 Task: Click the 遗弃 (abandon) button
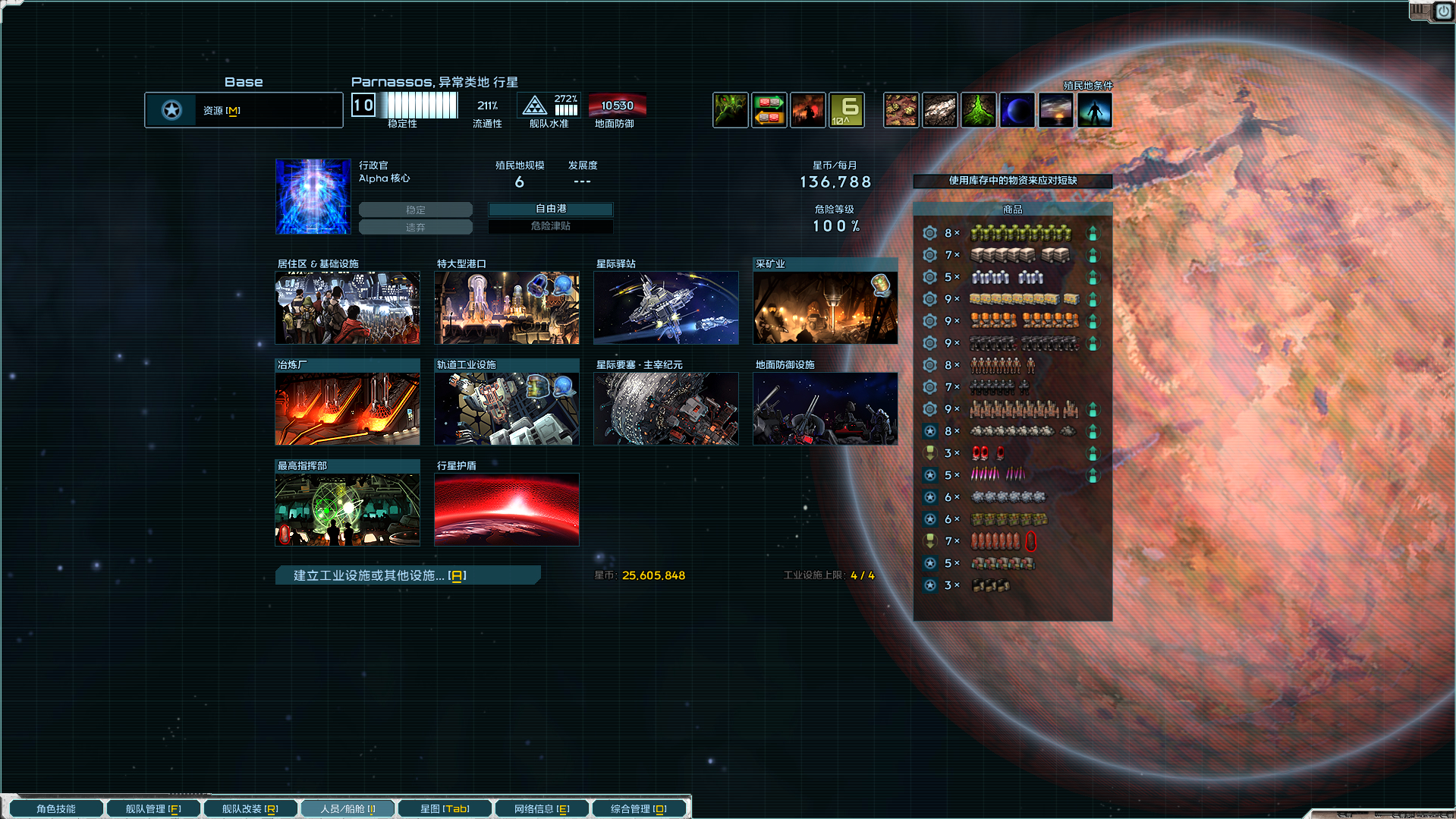tap(416, 226)
